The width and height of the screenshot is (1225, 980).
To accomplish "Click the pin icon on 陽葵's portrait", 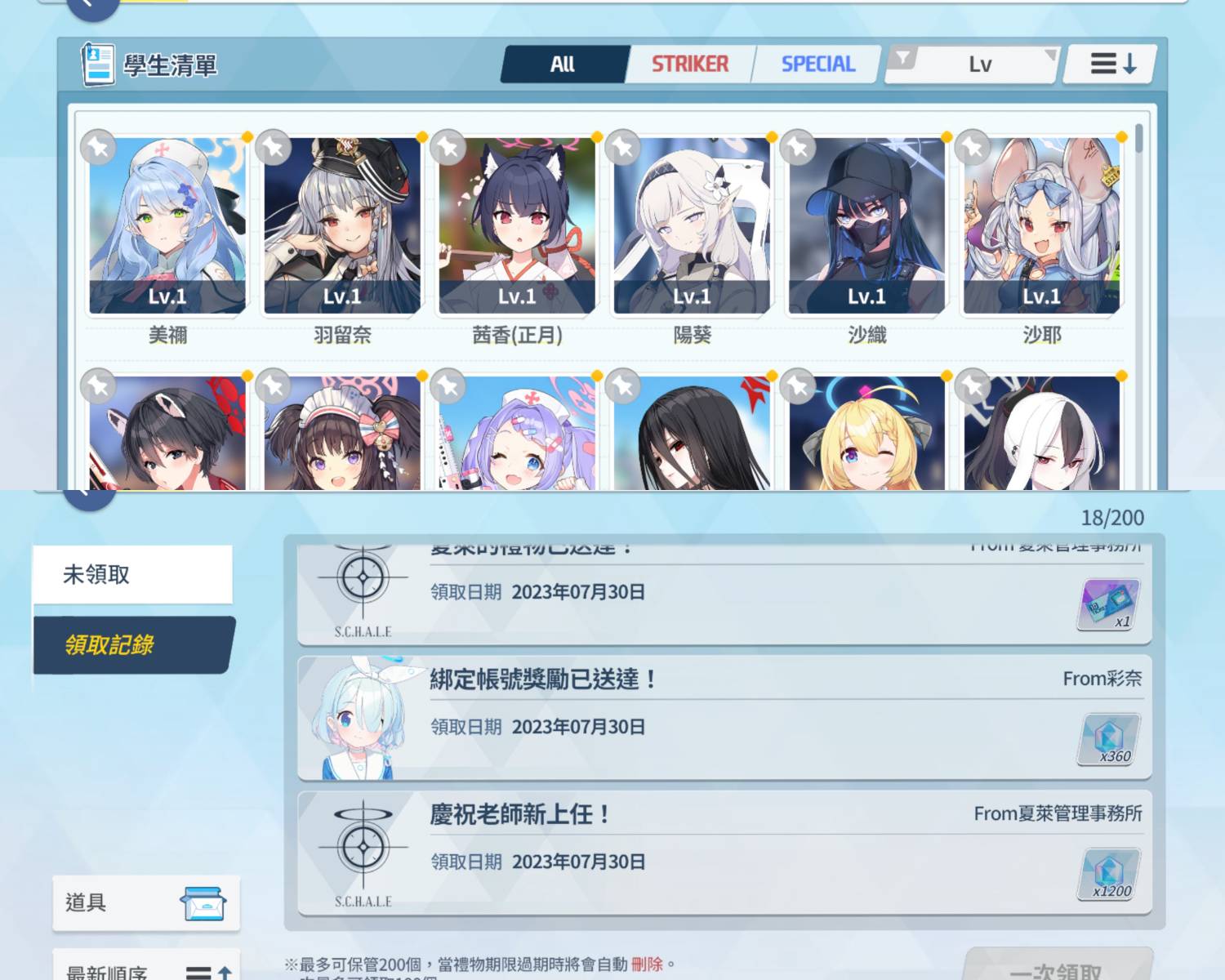I will [x=624, y=148].
